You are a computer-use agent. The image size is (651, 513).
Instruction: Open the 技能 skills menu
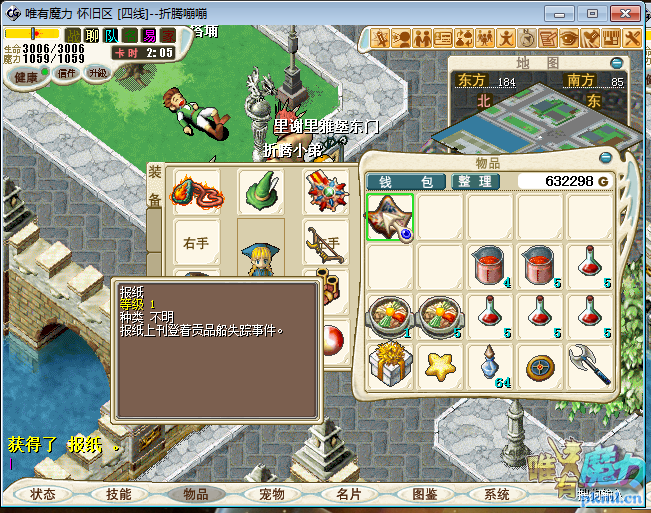[119, 494]
